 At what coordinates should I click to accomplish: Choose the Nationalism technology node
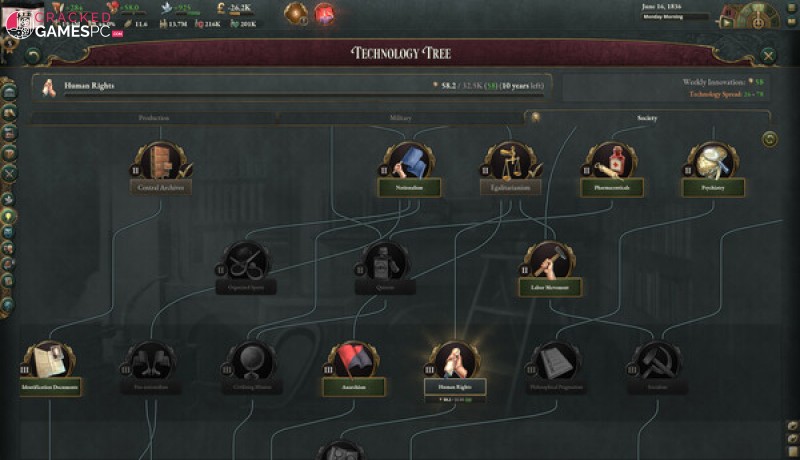pyautogui.click(x=409, y=166)
